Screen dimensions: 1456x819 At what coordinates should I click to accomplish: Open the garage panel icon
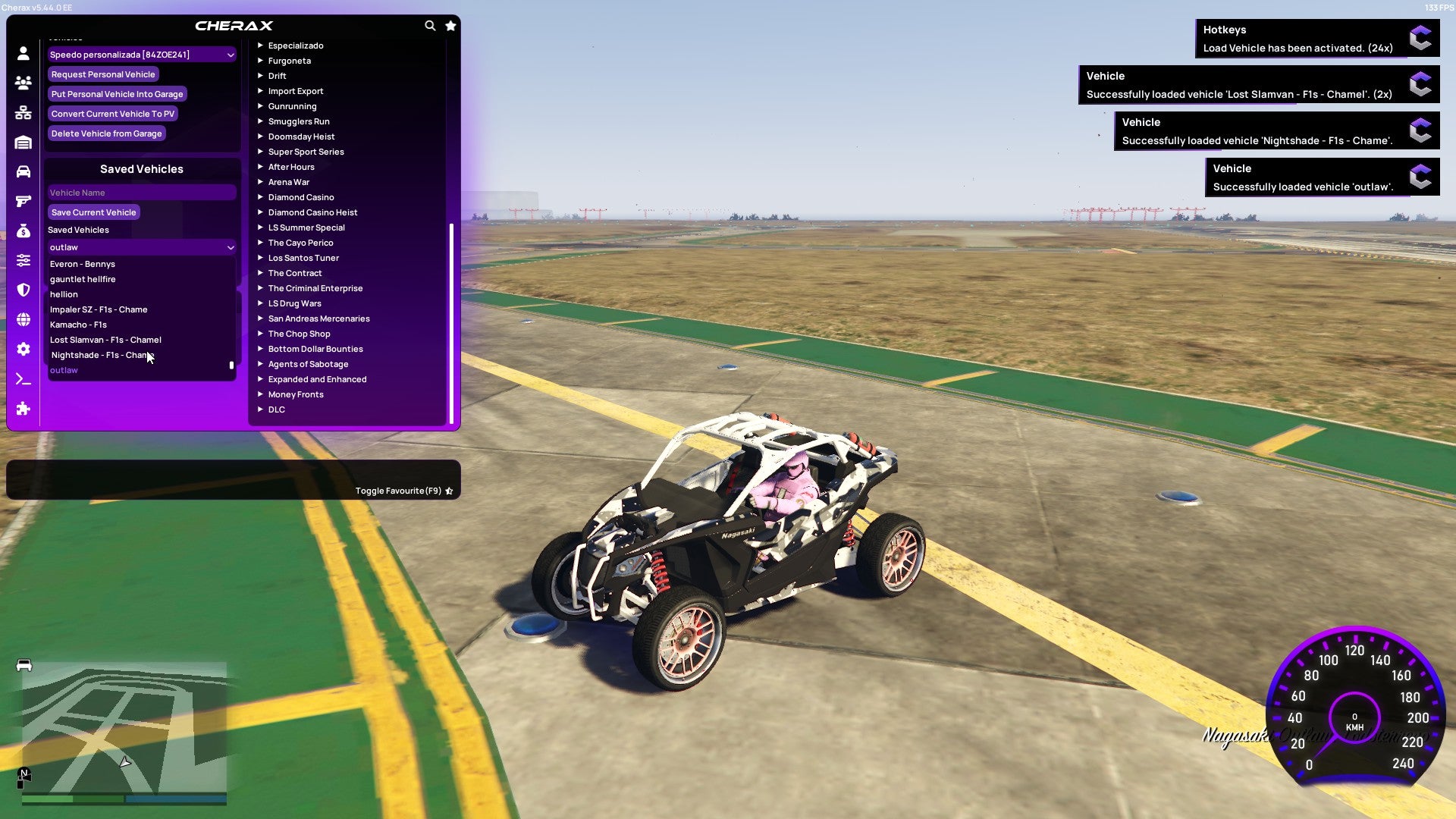coord(23,141)
